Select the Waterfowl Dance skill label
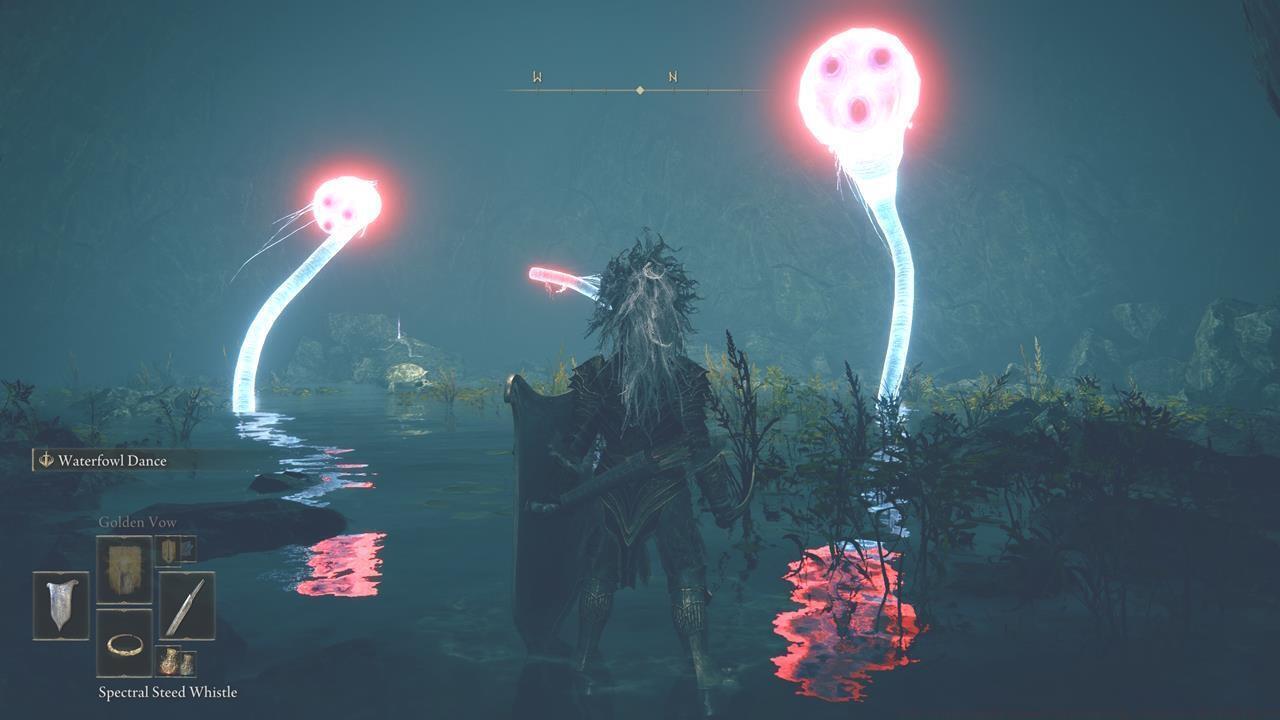The width and height of the screenshot is (1280, 720). [112, 461]
